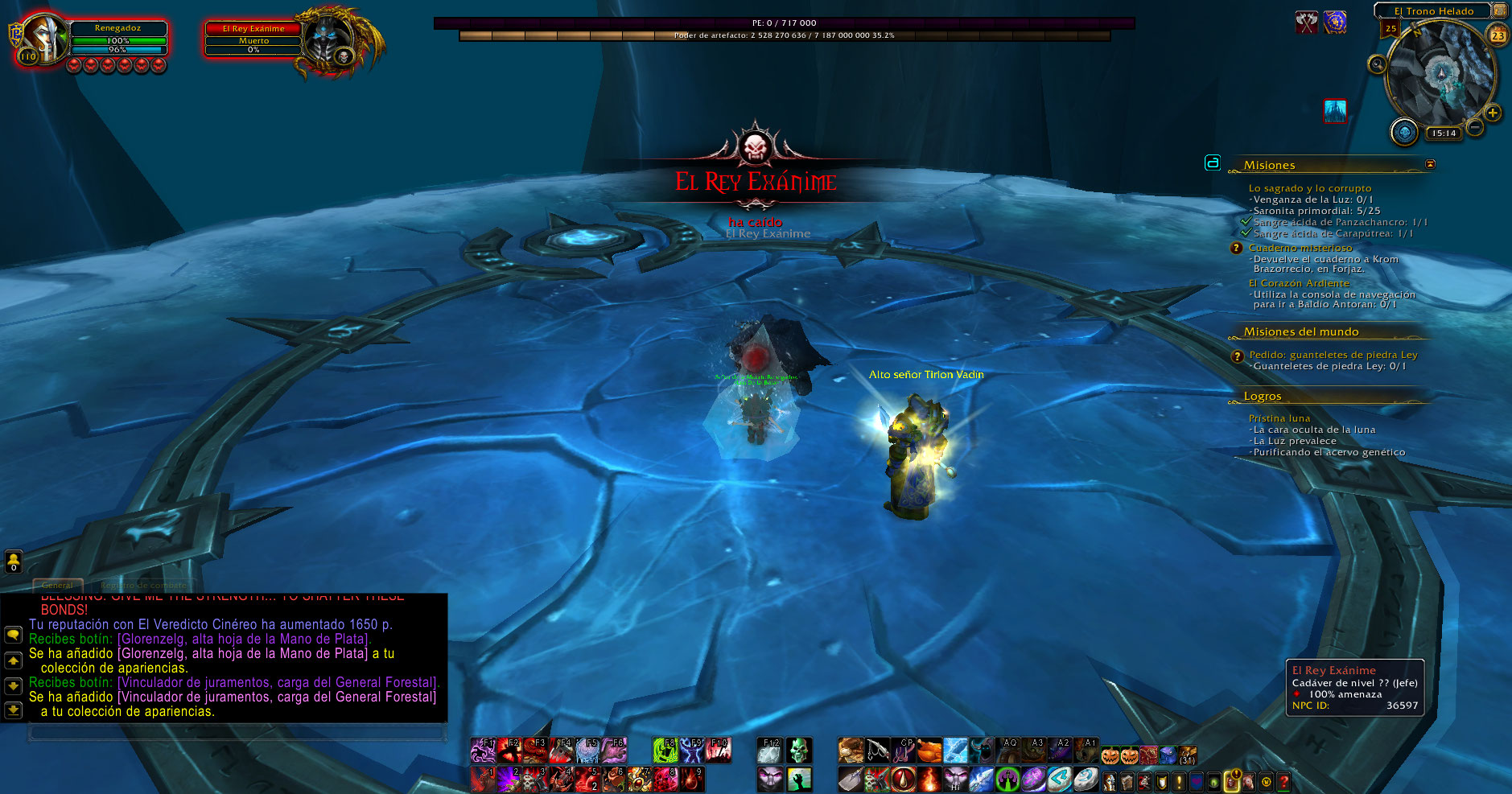Switch to the Registro de combate tab

click(143, 585)
